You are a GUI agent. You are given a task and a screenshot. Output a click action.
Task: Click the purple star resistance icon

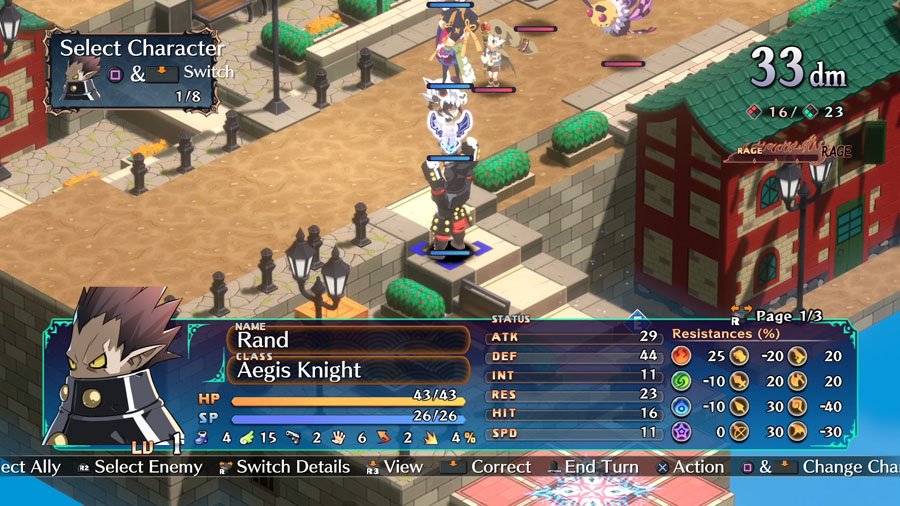point(682,433)
